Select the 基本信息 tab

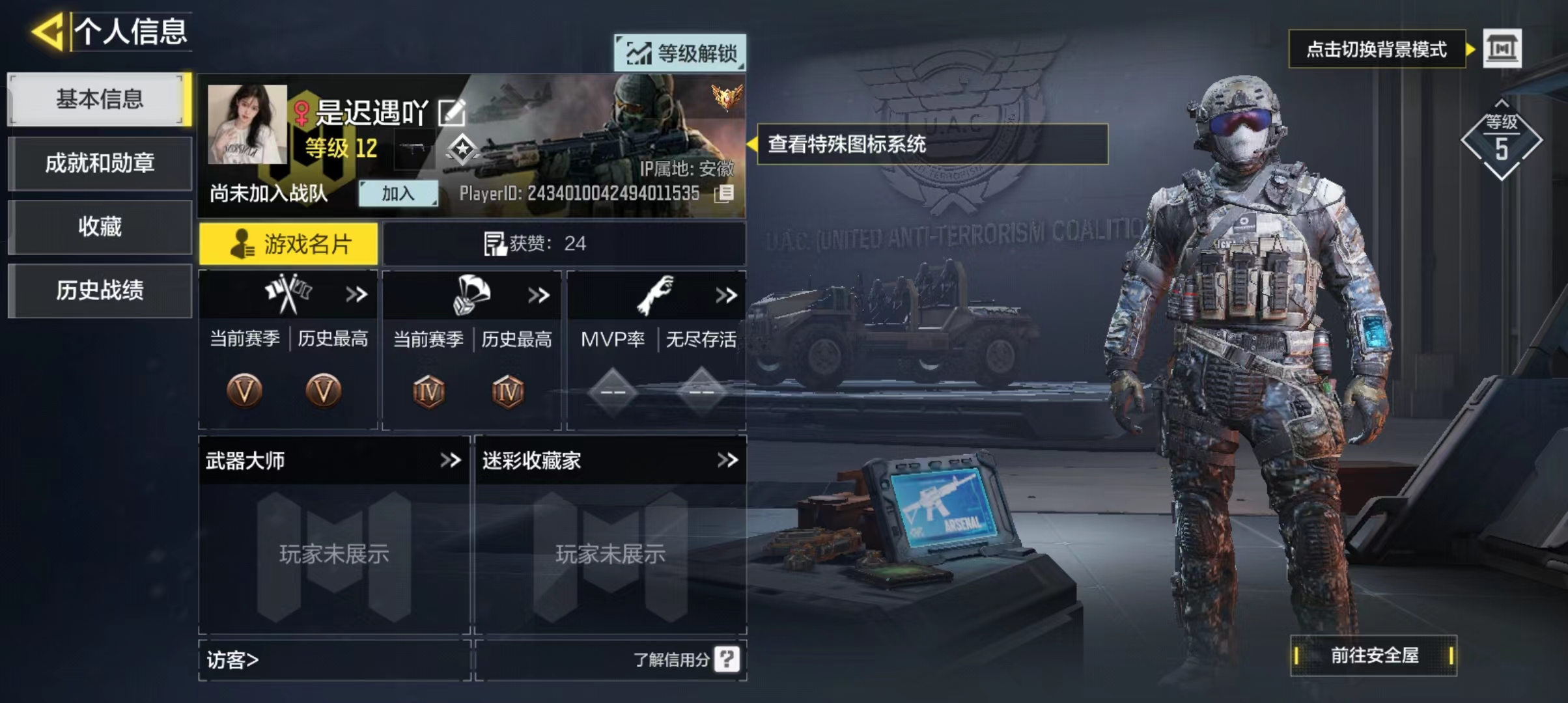(x=99, y=100)
